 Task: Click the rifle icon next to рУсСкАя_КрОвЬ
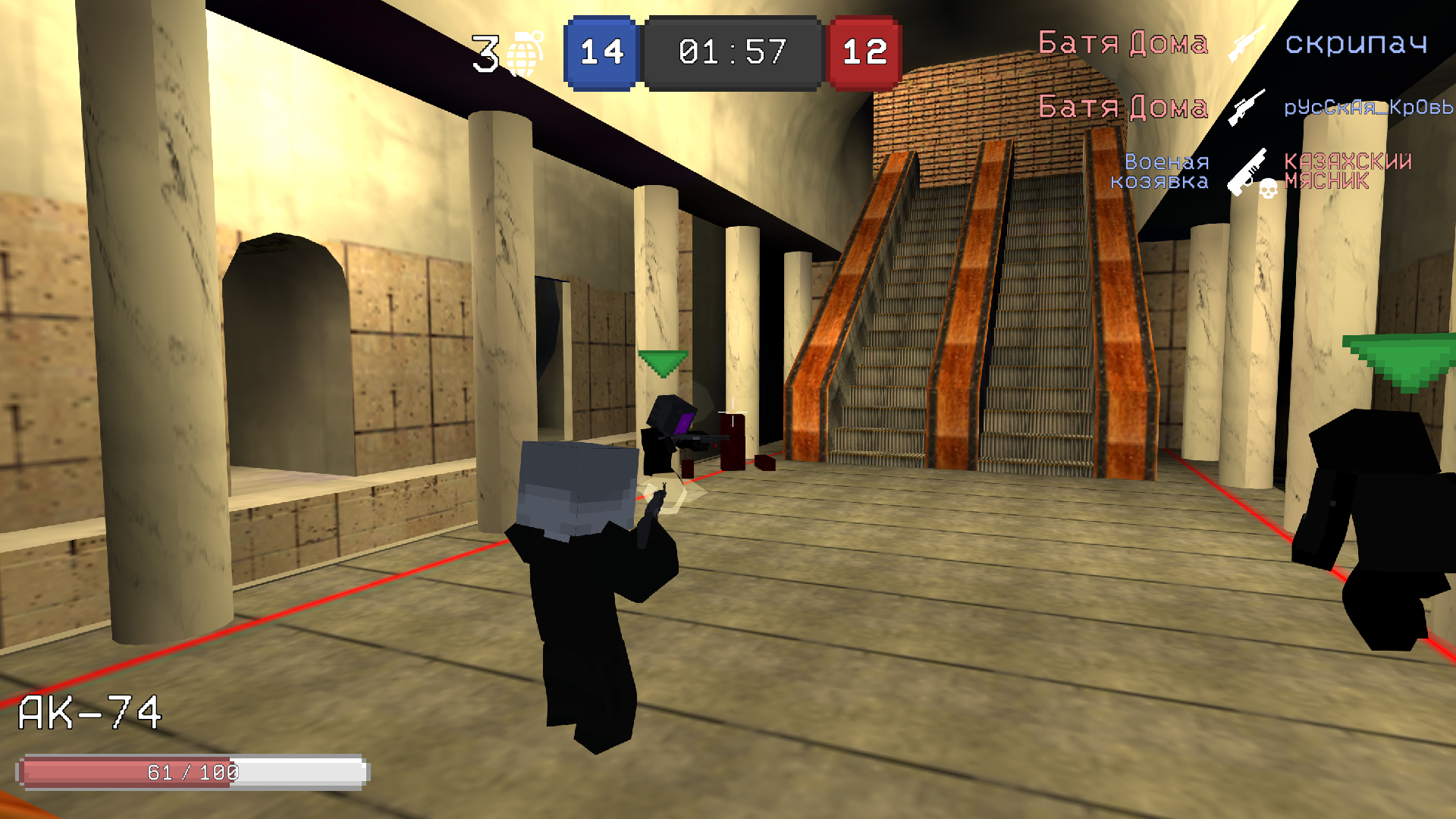pyautogui.click(x=1246, y=108)
